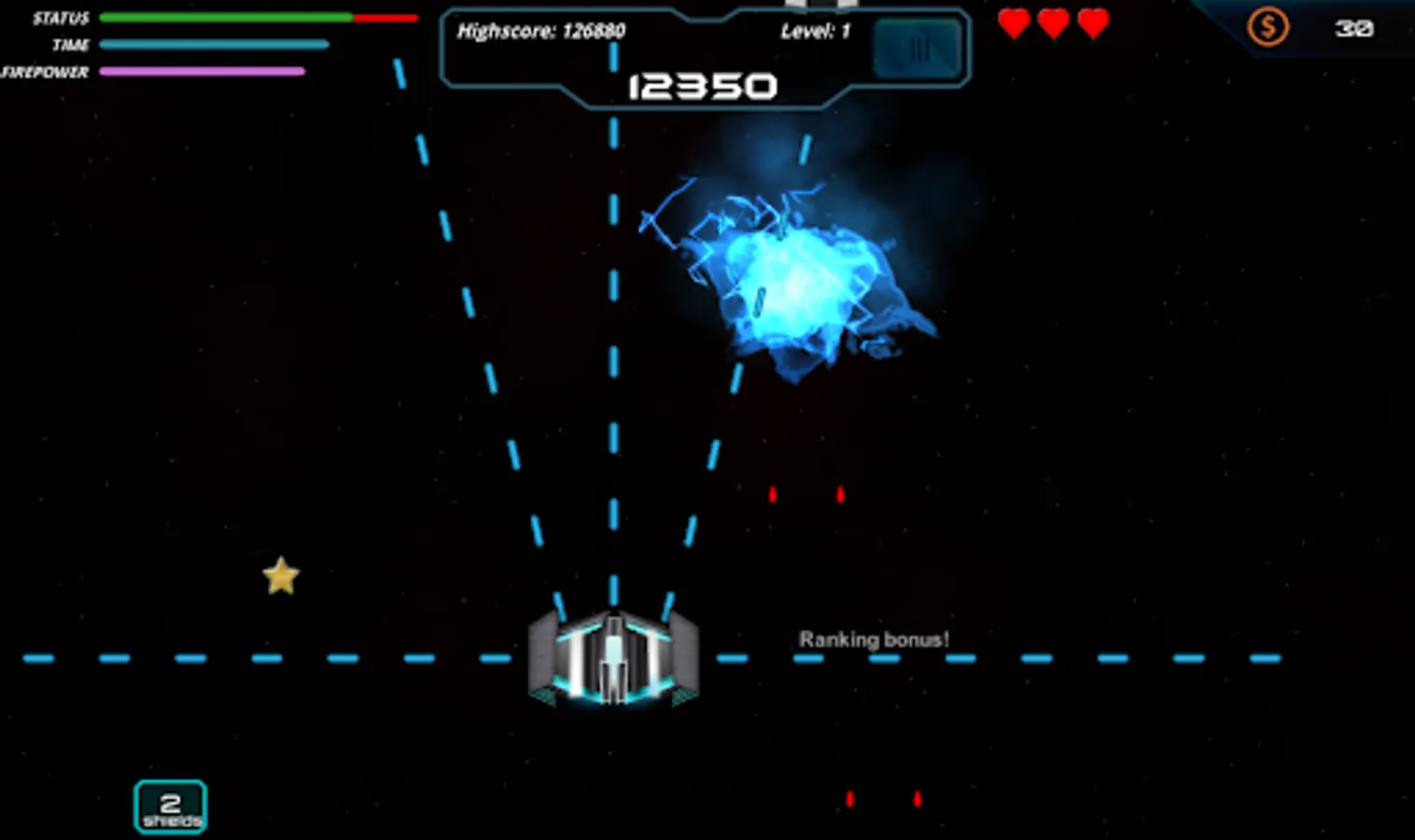Click the orange dollar coin icon
The width and height of the screenshot is (1415, 840).
tap(1268, 27)
